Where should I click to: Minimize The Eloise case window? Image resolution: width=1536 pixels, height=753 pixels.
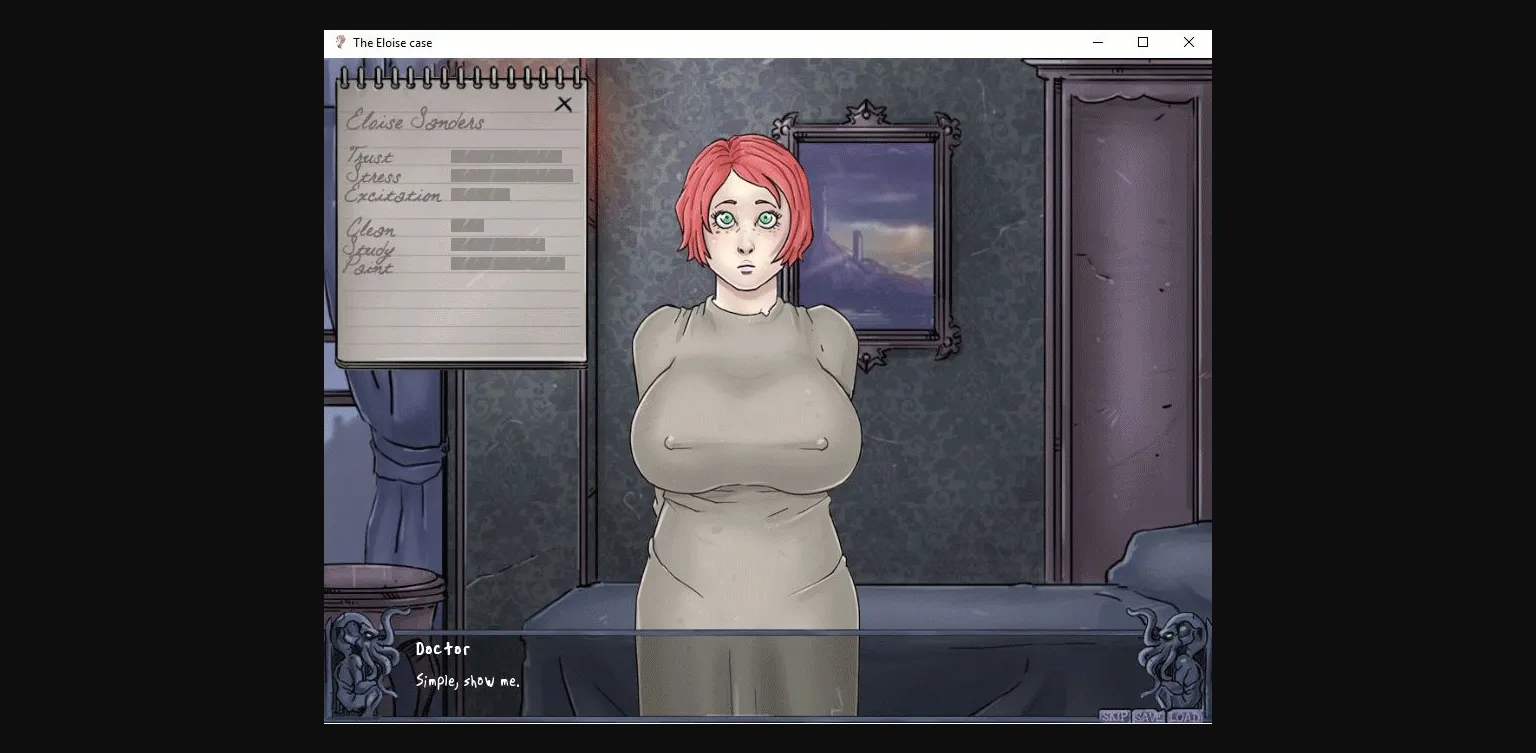click(x=1097, y=43)
